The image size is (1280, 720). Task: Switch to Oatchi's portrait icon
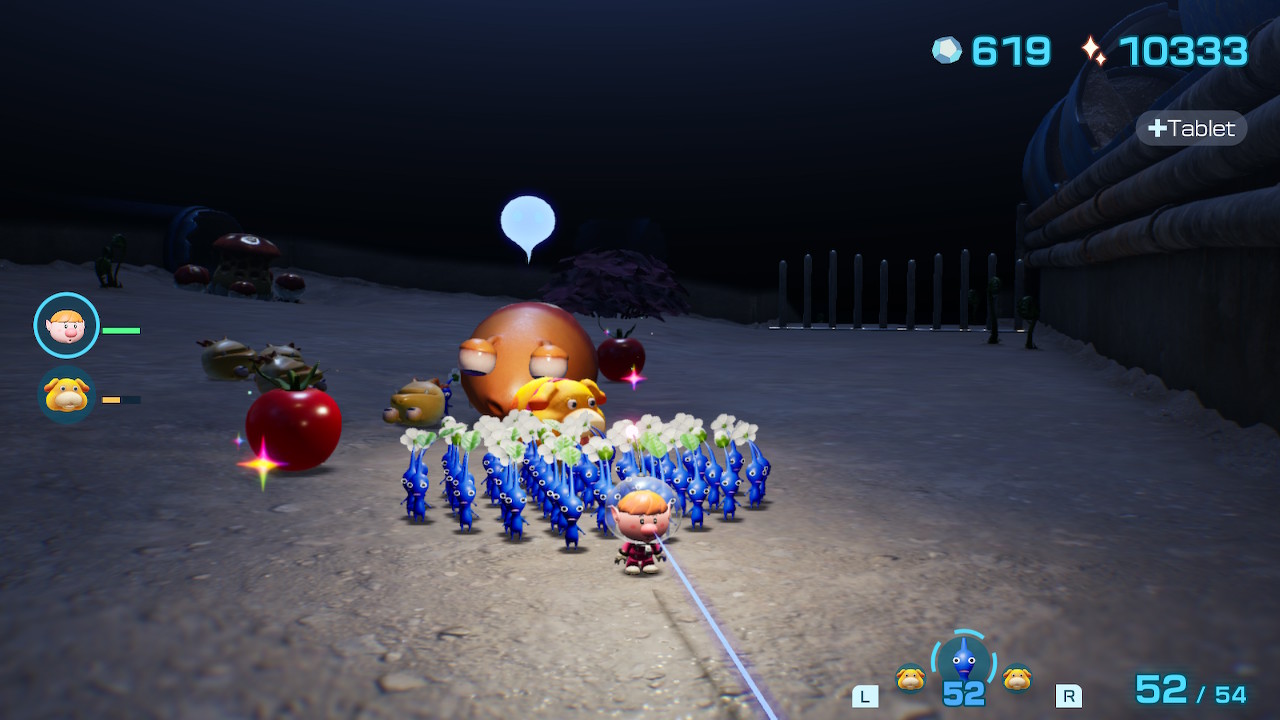click(67, 396)
